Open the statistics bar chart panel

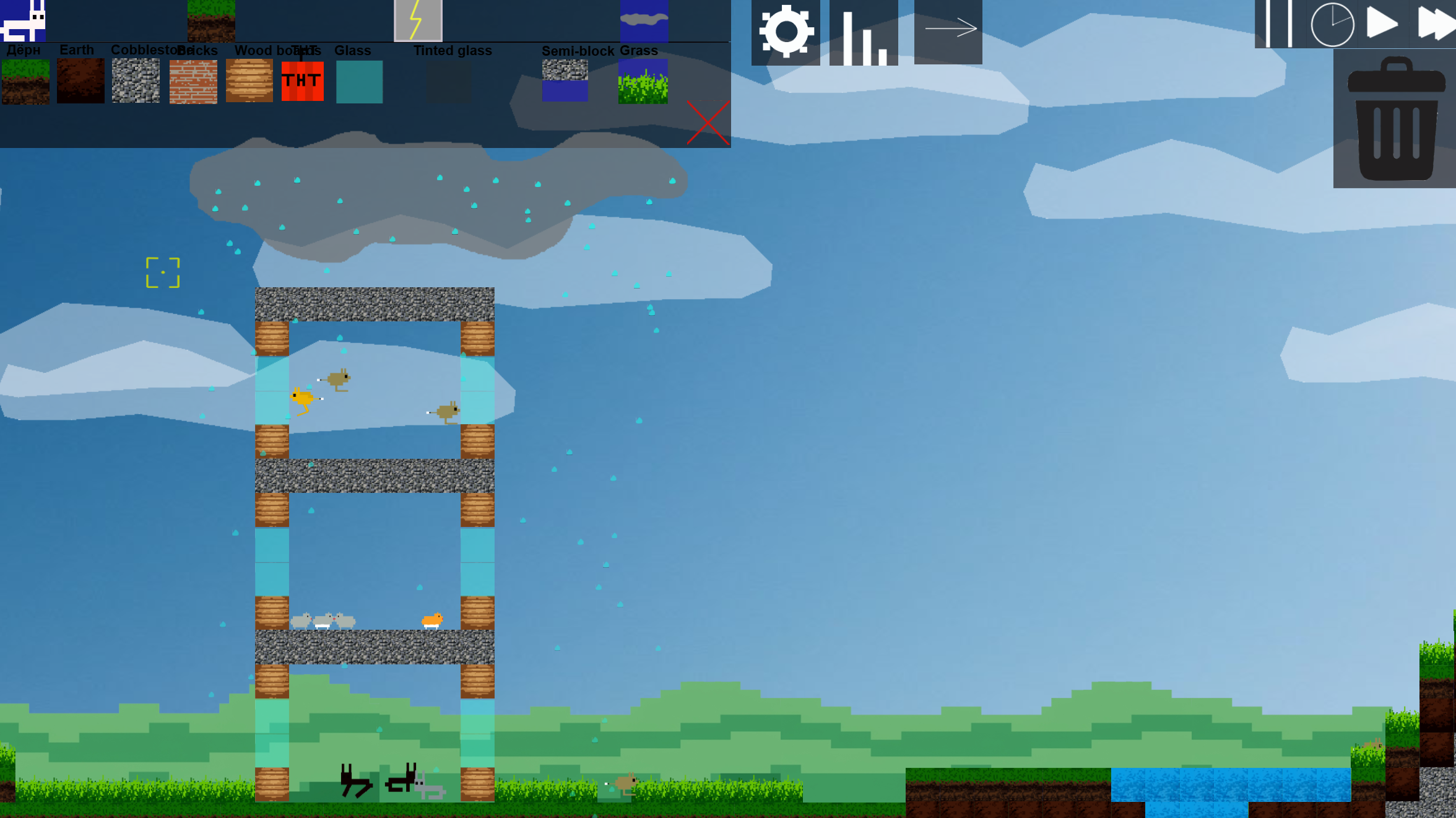pos(865,32)
